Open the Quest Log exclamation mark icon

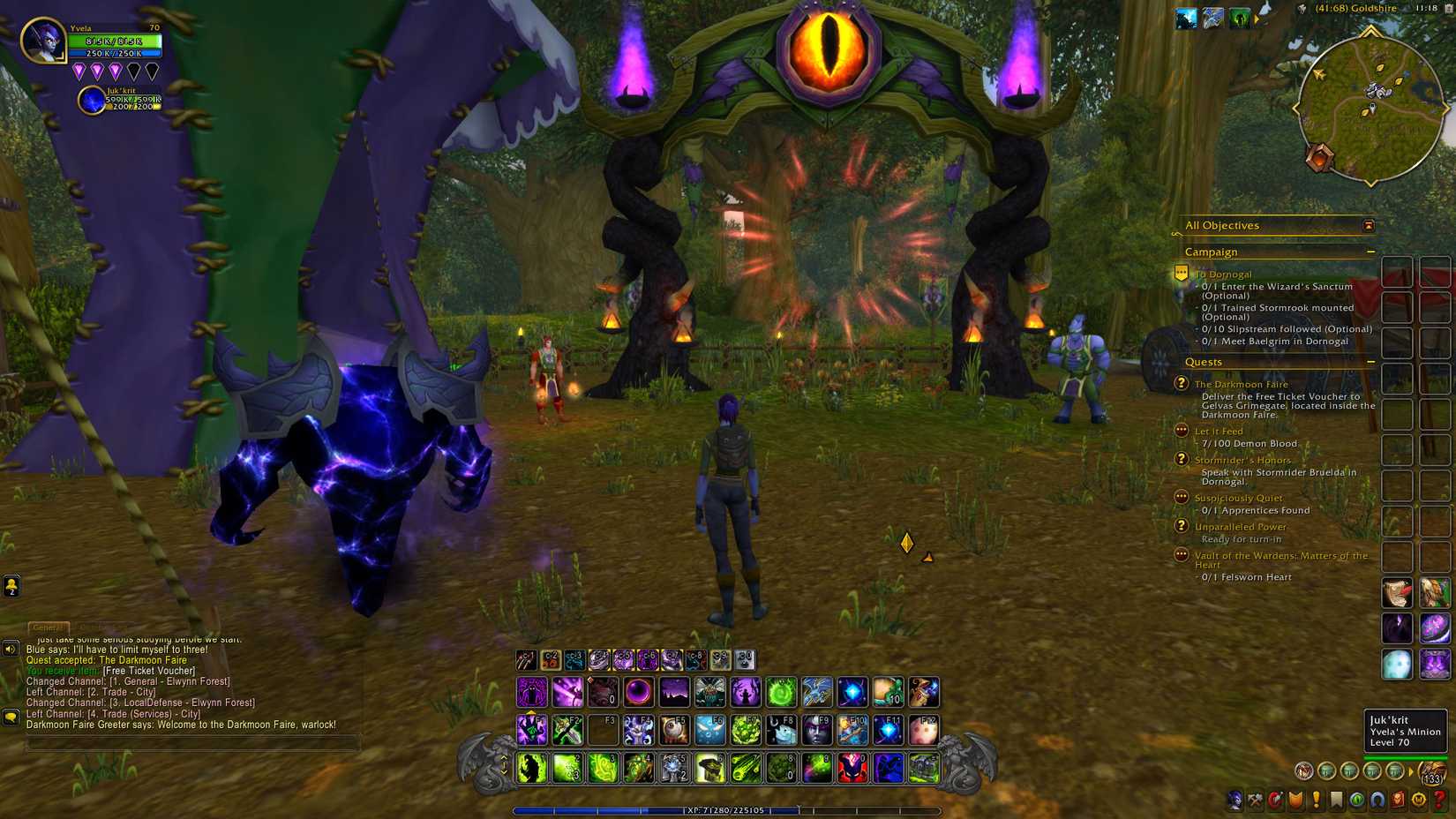(x=1317, y=800)
